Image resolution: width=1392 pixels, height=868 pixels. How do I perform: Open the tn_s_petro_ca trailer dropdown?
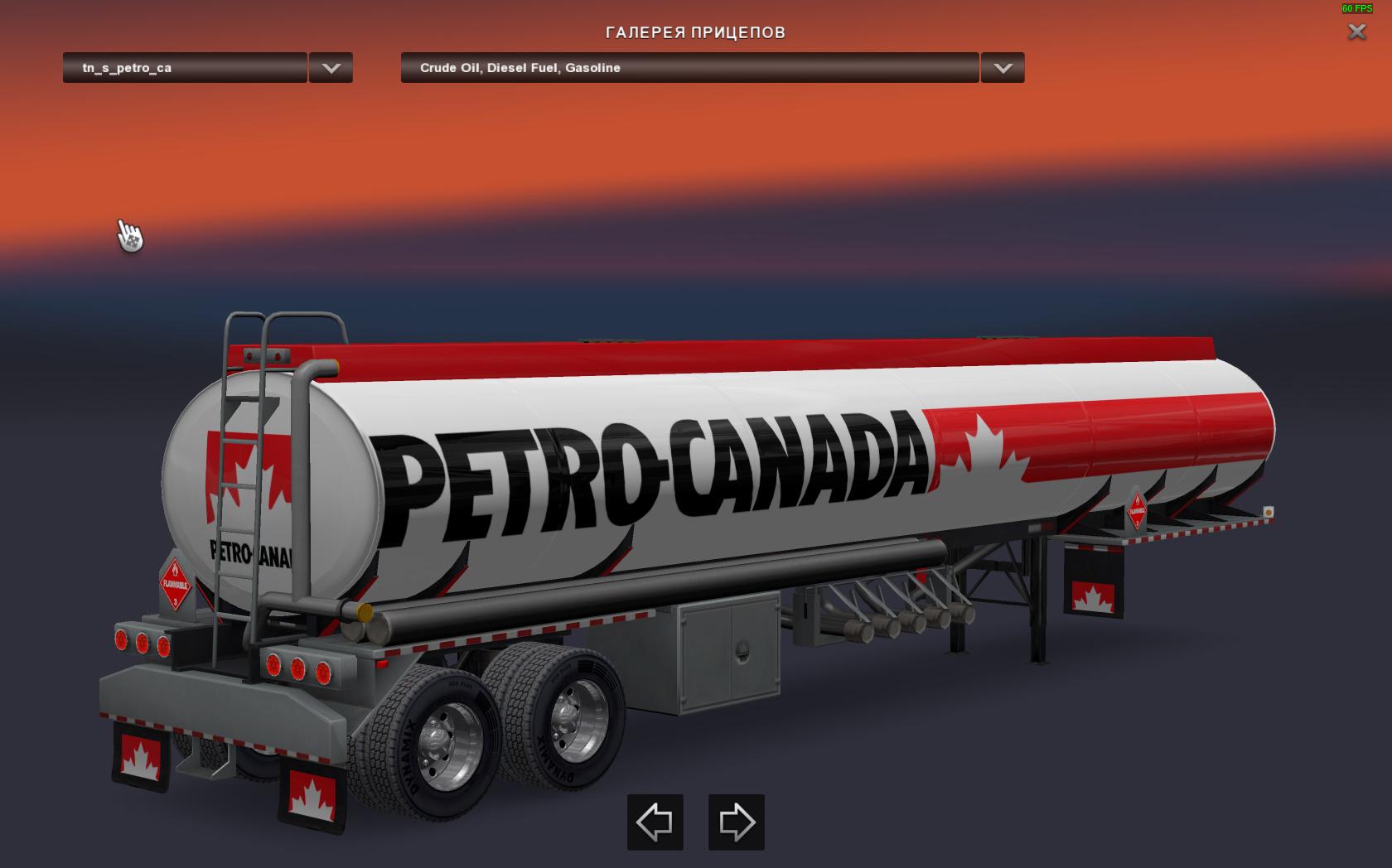click(185, 68)
